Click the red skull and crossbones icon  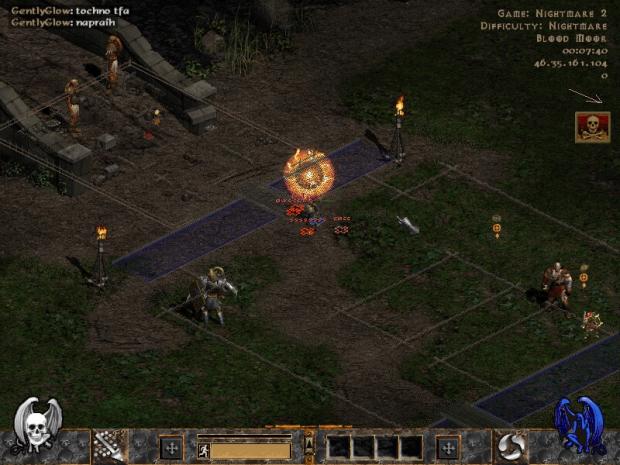tap(591, 127)
